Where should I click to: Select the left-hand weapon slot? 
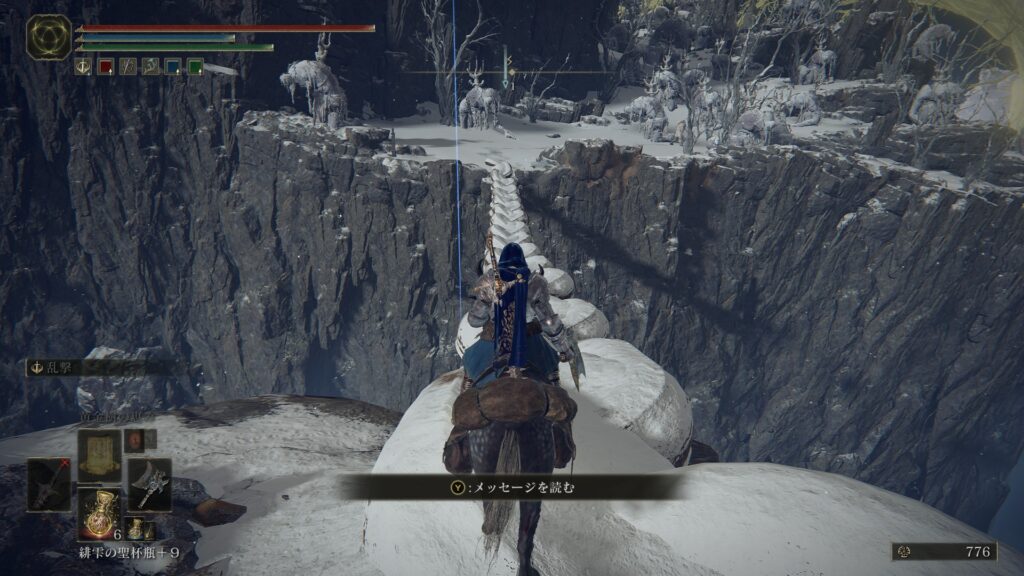(x=49, y=484)
